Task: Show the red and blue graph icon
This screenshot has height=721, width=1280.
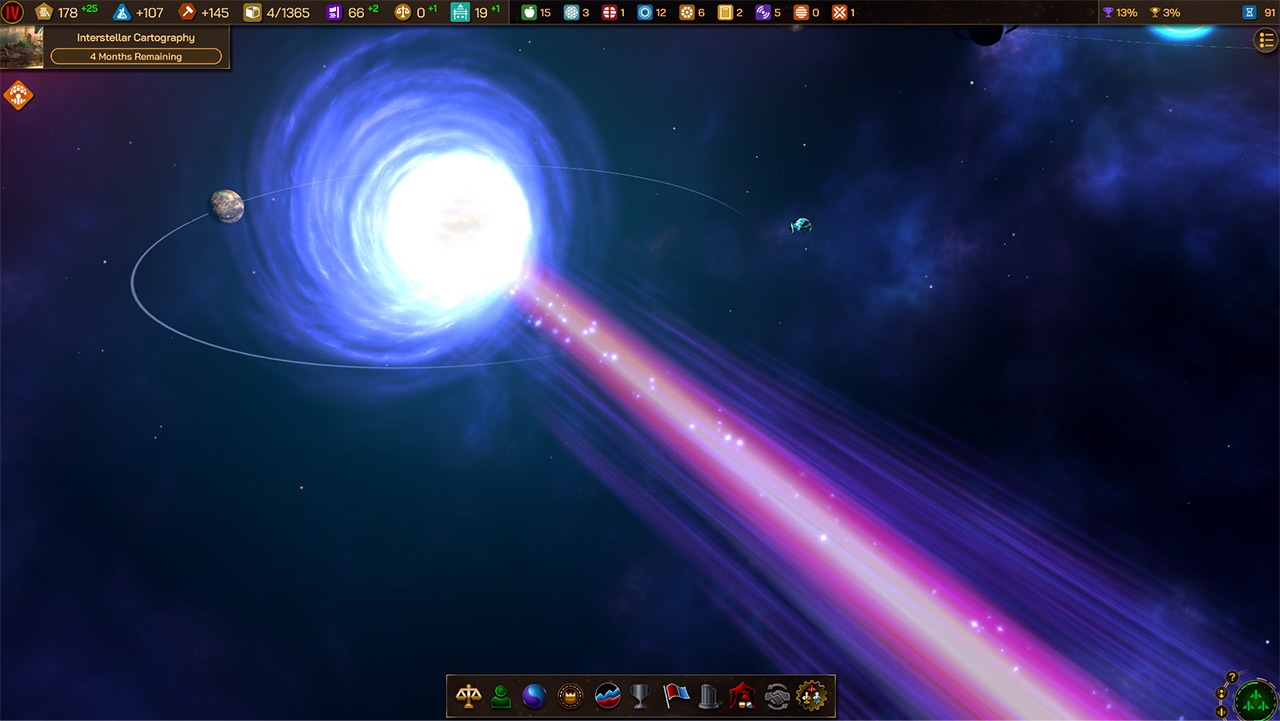Action: click(607, 696)
